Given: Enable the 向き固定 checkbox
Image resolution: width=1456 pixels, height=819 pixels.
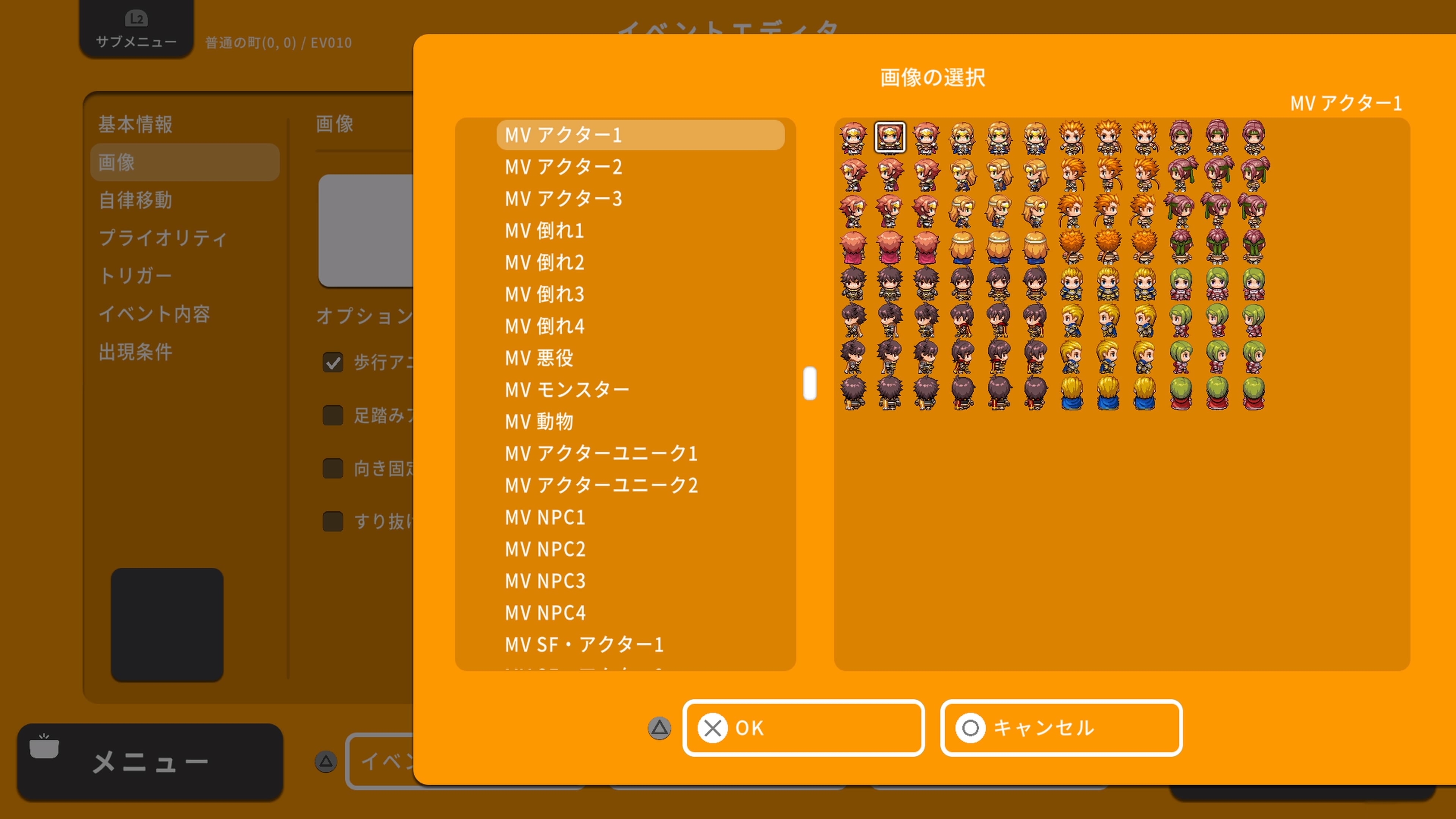Looking at the screenshot, I should [x=333, y=468].
